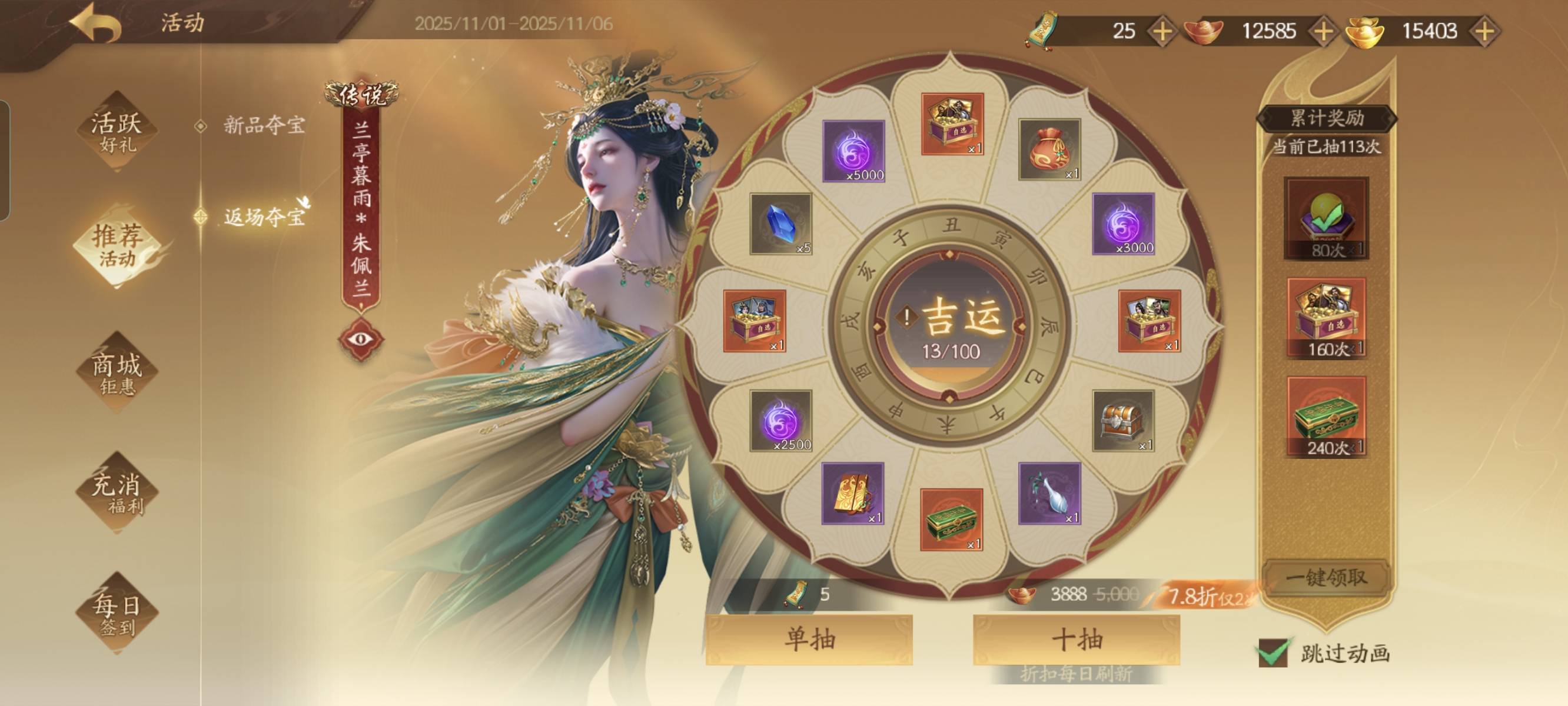1568x706 pixels.
Task: Do a single draw with 单抽
Action: (x=809, y=639)
